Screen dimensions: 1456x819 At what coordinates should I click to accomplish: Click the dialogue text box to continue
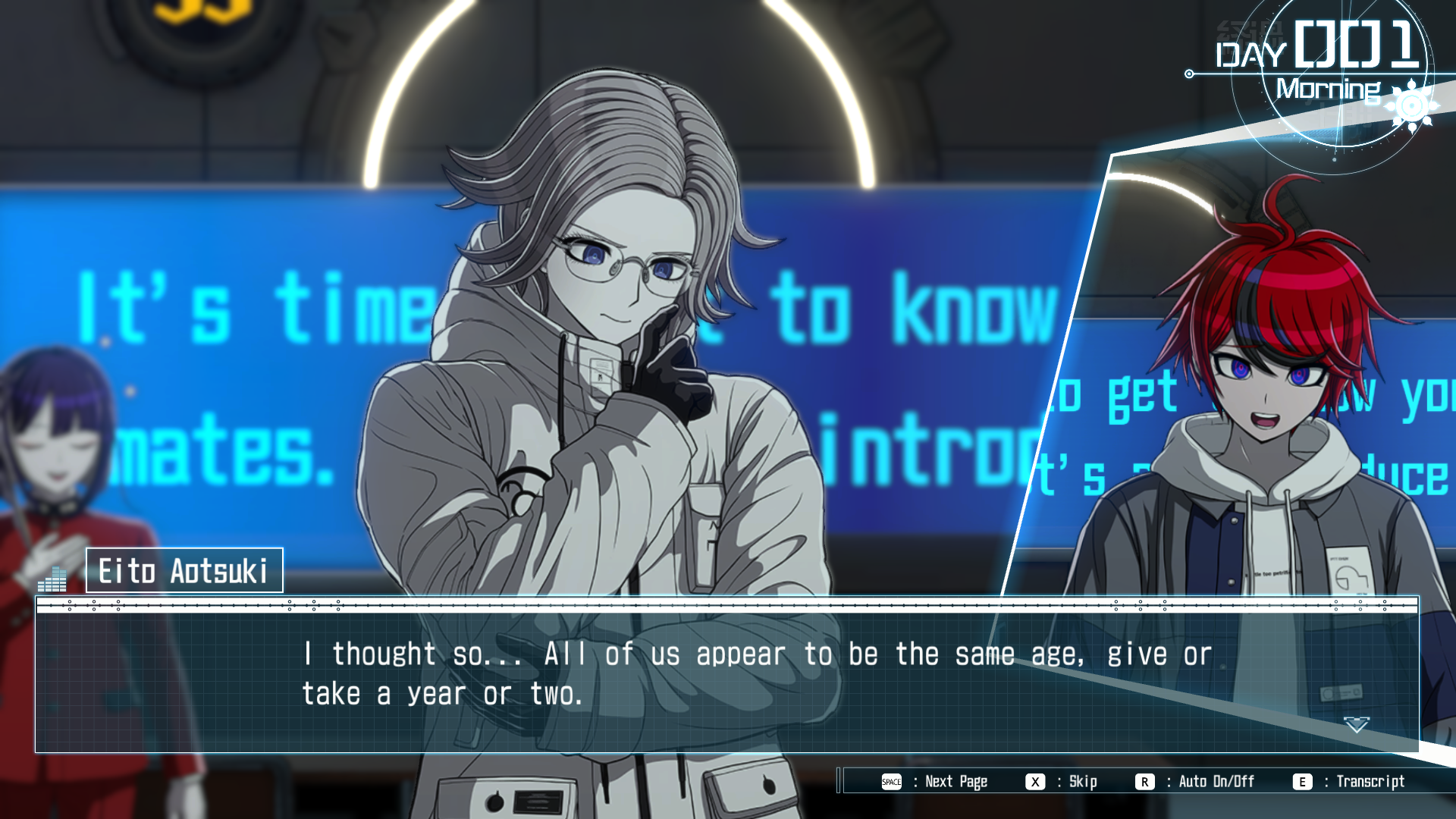click(726, 681)
